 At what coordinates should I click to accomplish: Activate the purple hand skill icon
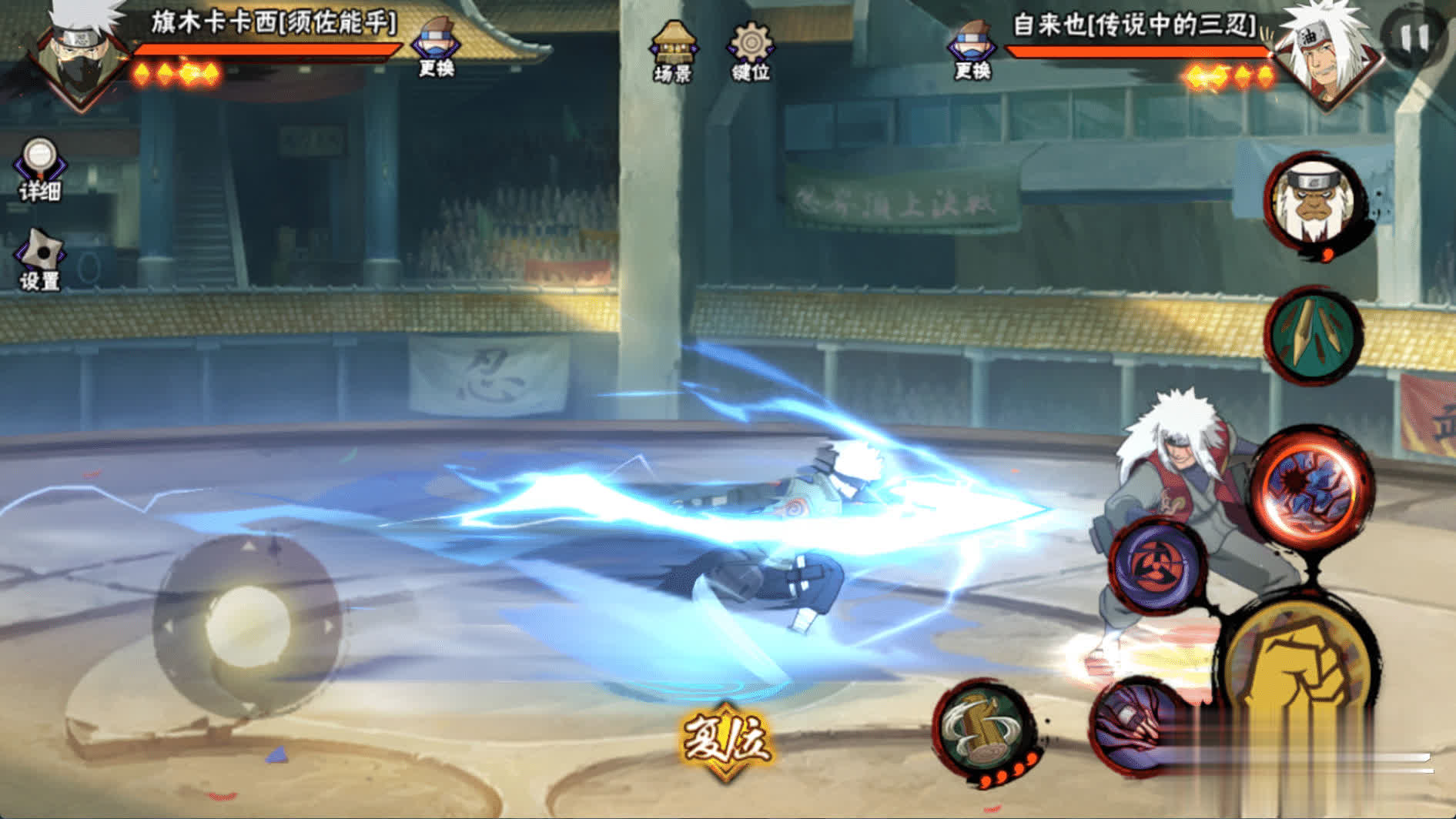coord(1136,725)
